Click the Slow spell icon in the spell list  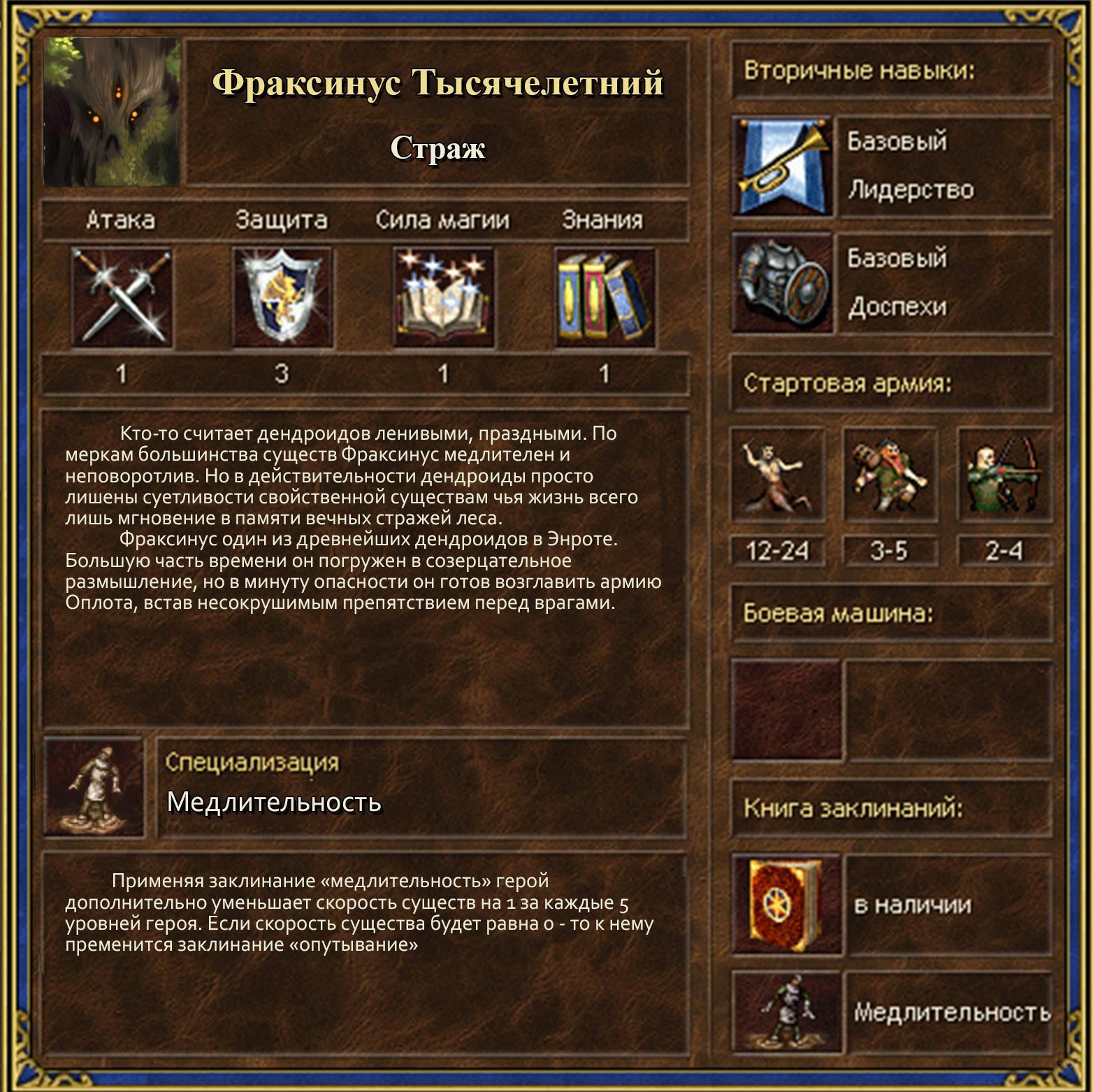click(x=786, y=1012)
